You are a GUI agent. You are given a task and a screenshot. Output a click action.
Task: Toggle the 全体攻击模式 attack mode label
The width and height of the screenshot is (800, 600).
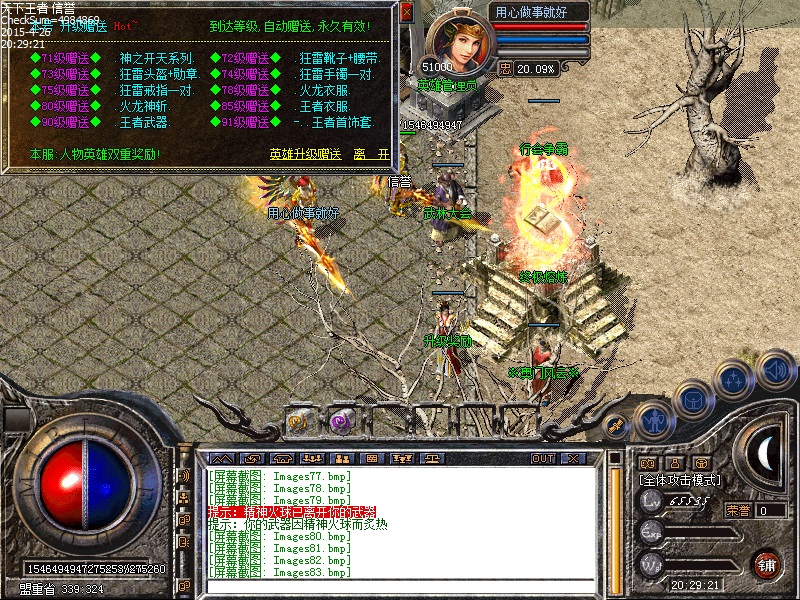pos(684,480)
